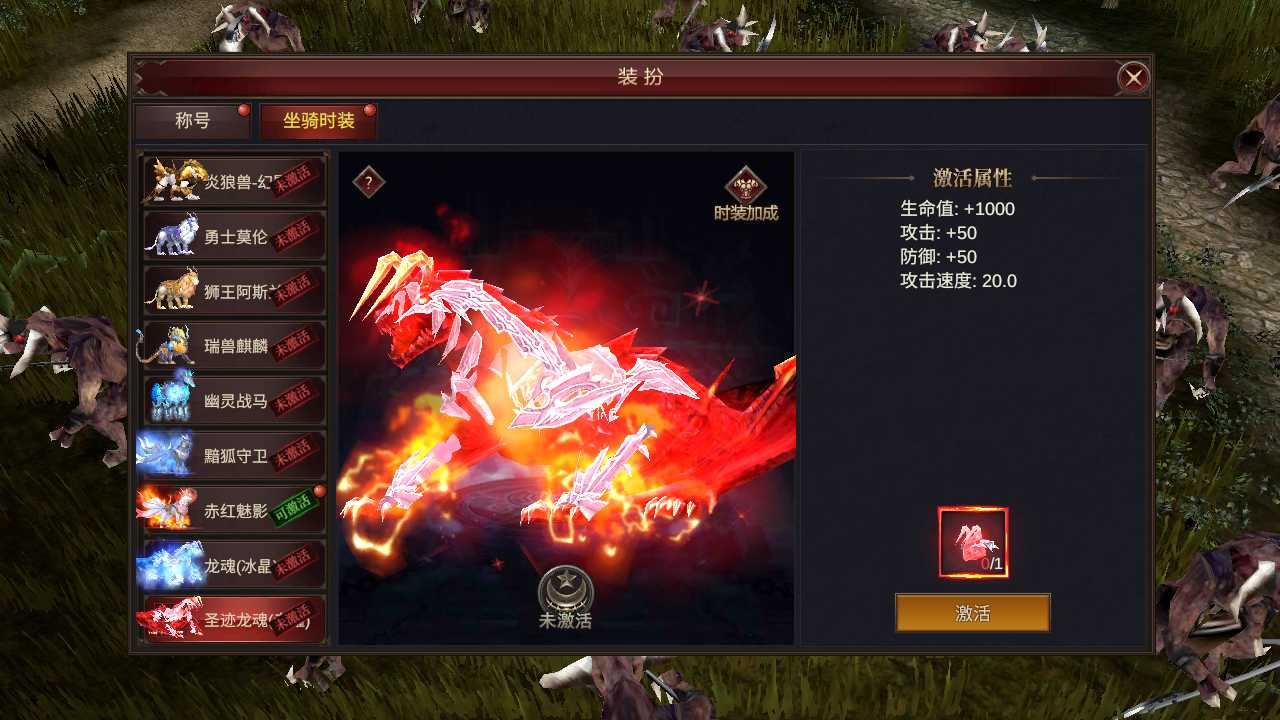Click the 0/1 material progress slot

[972, 541]
